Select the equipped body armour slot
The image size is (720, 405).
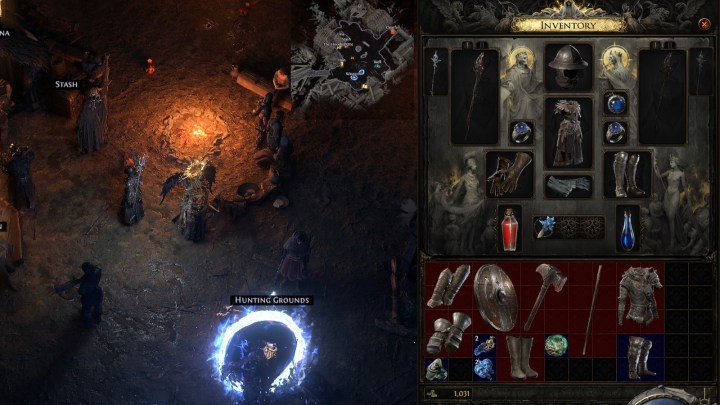pyautogui.click(x=569, y=131)
